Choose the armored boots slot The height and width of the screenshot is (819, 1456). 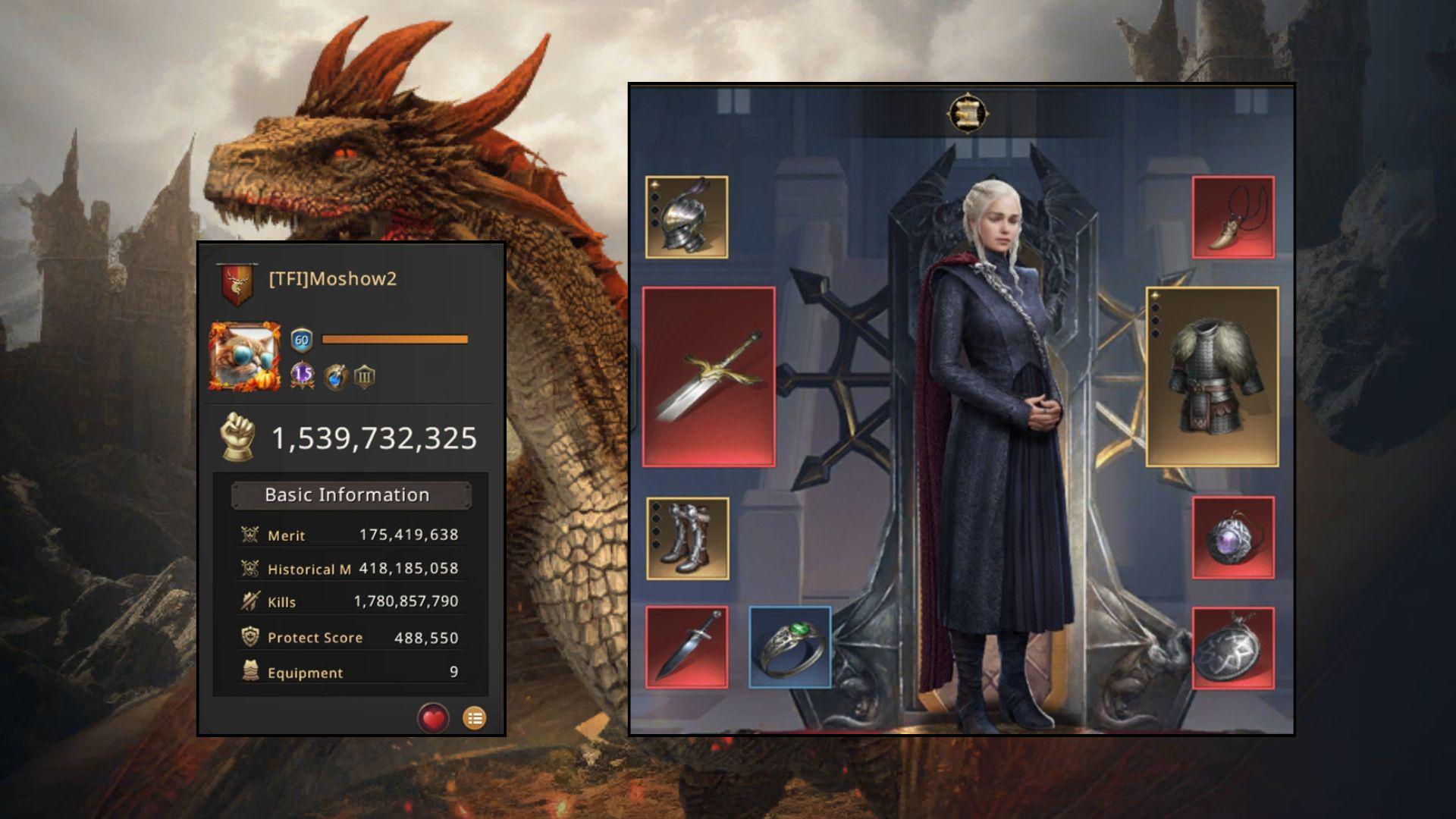tap(687, 538)
